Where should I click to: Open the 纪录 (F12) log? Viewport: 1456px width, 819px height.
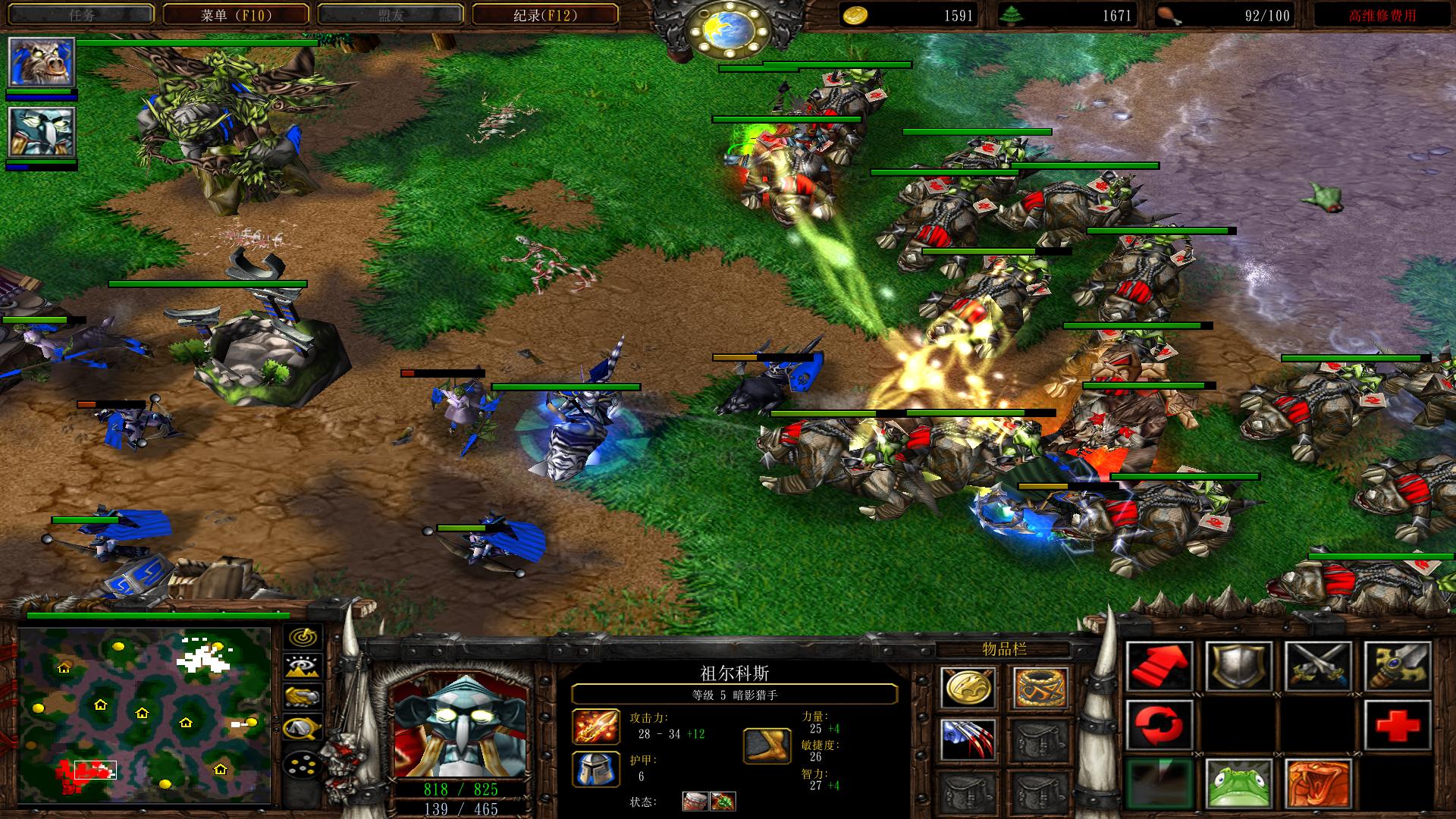[544, 14]
